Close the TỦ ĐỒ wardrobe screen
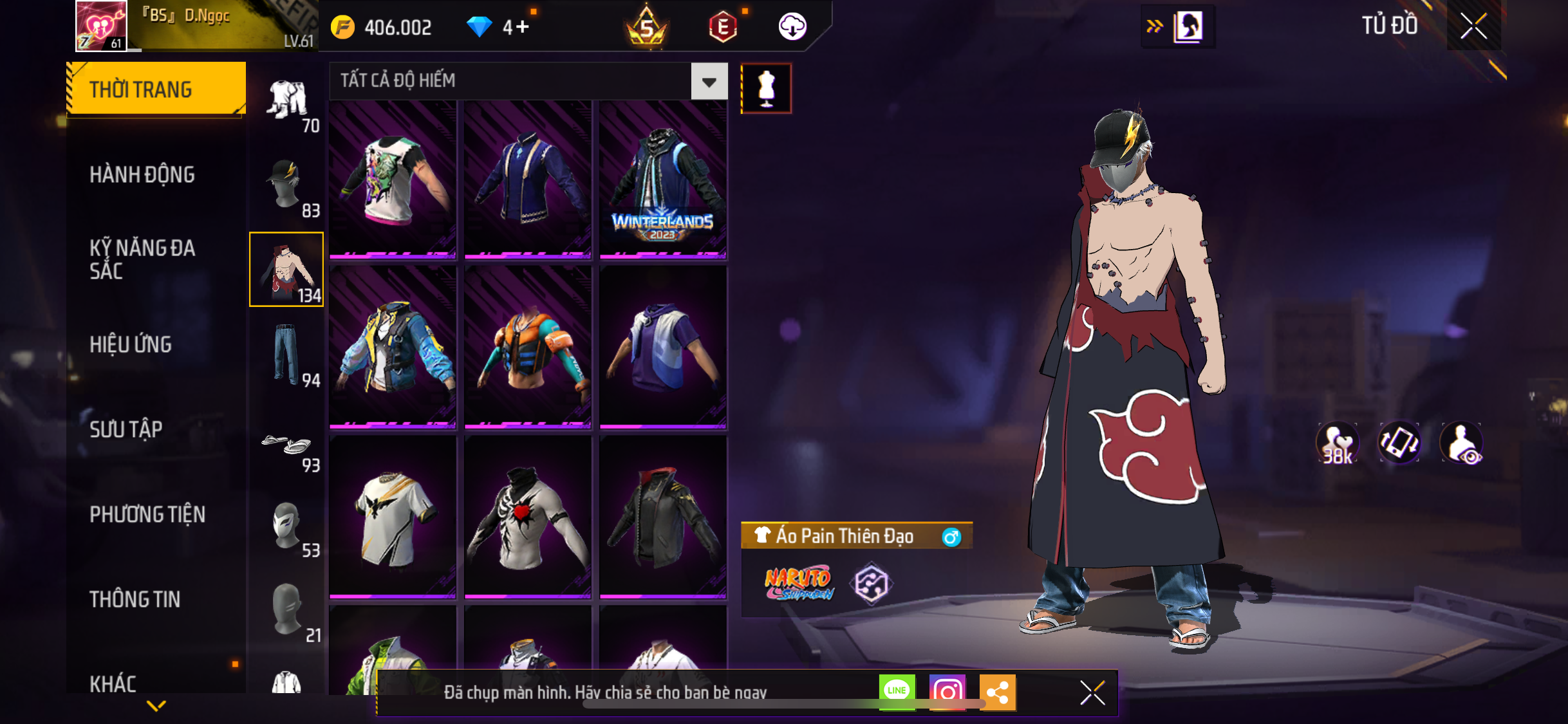 1473,26
